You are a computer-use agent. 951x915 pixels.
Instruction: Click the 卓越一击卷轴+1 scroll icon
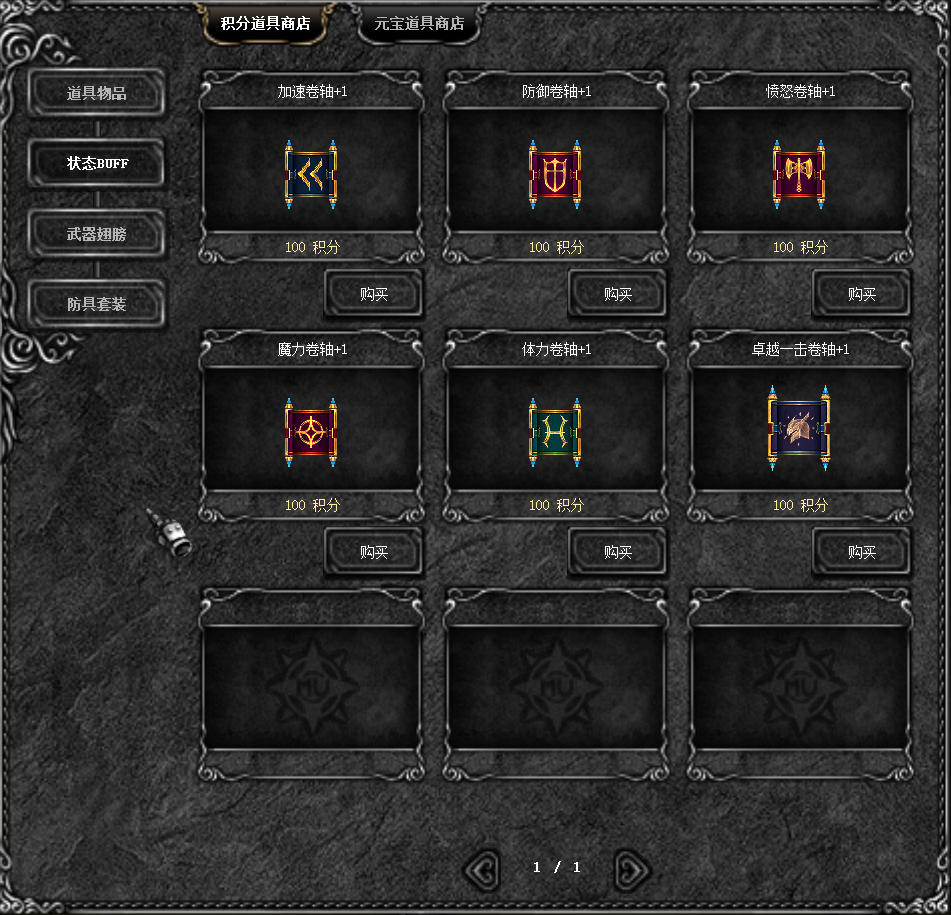point(799,428)
